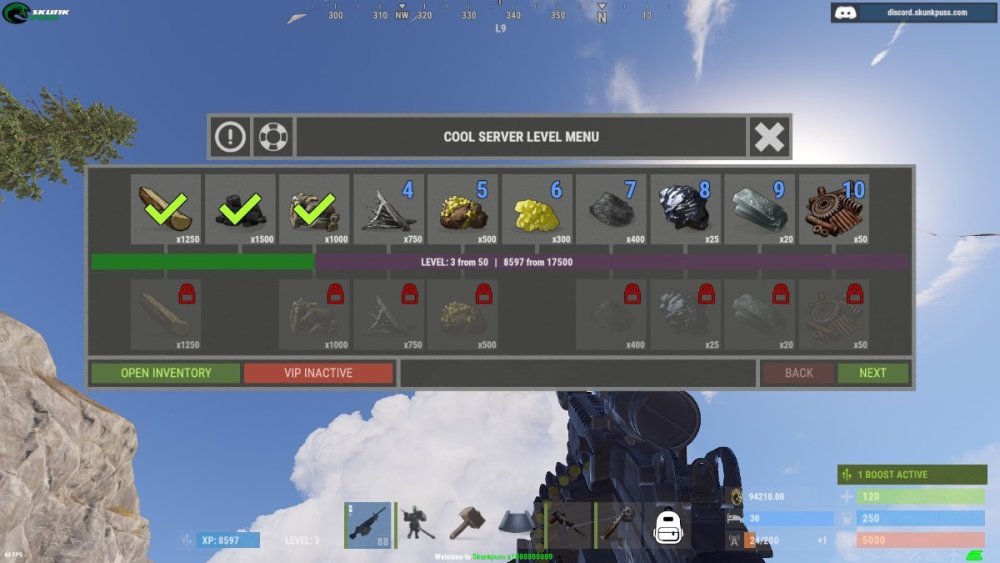Screen dimensions: 1000x563
Task: Click the lifebuoy help icon
Action: 272,137
